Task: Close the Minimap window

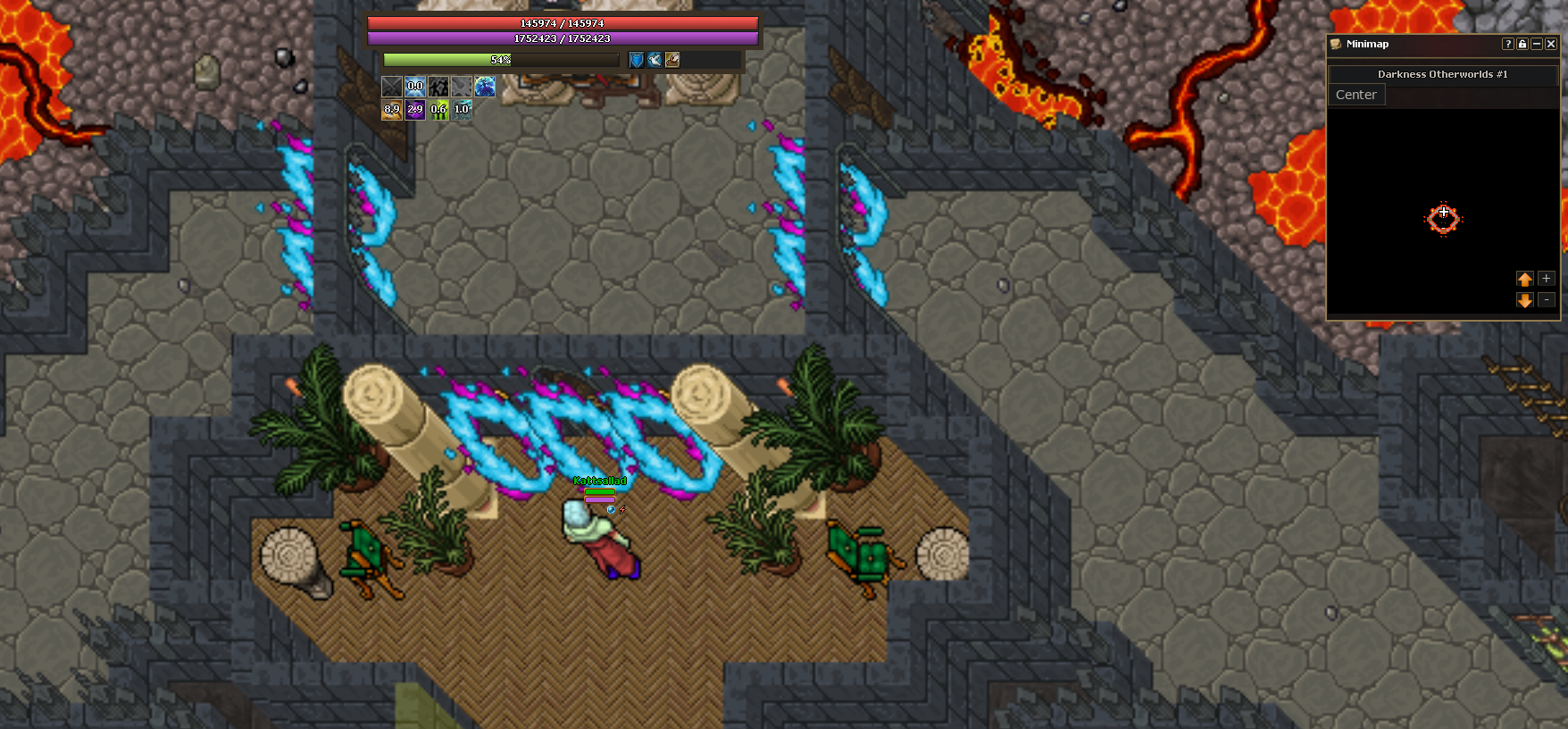Action: pyautogui.click(x=1551, y=44)
